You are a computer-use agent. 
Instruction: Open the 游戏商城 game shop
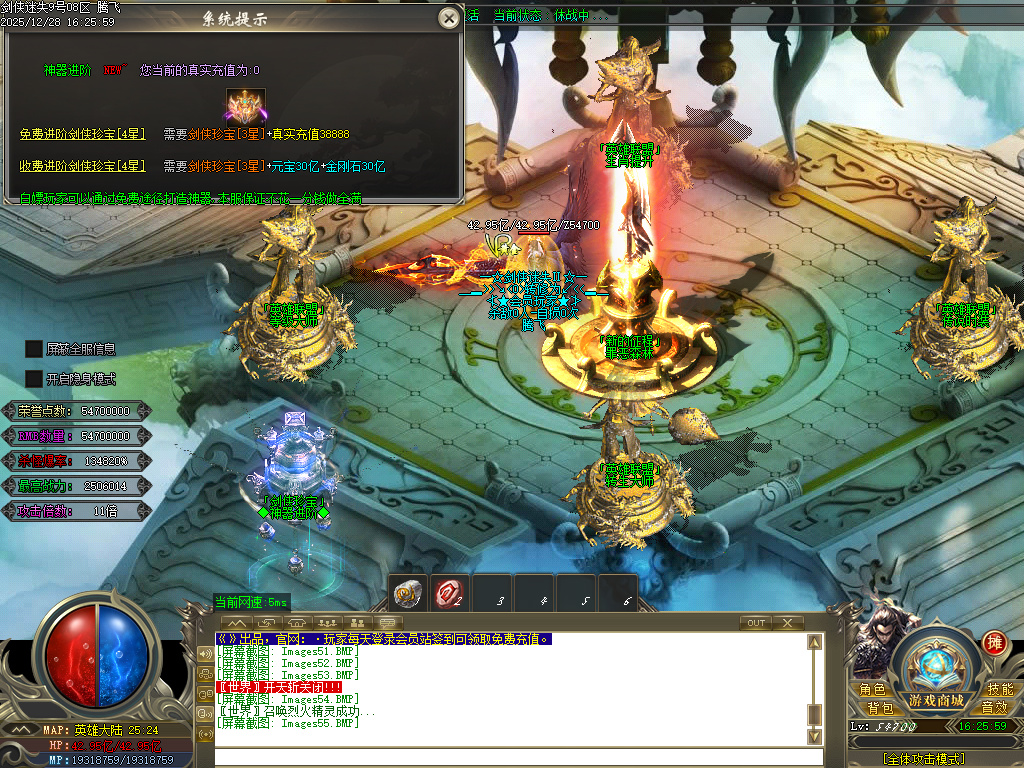pyautogui.click(x=936, y=699)
